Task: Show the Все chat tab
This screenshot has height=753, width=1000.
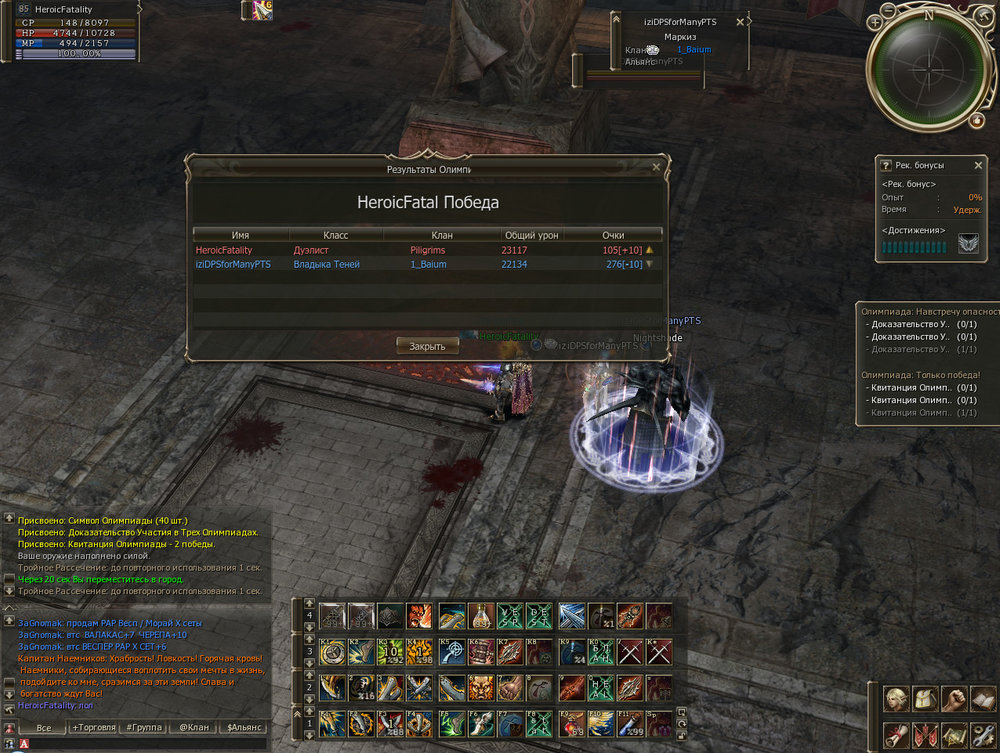Action: pos(44,728)
